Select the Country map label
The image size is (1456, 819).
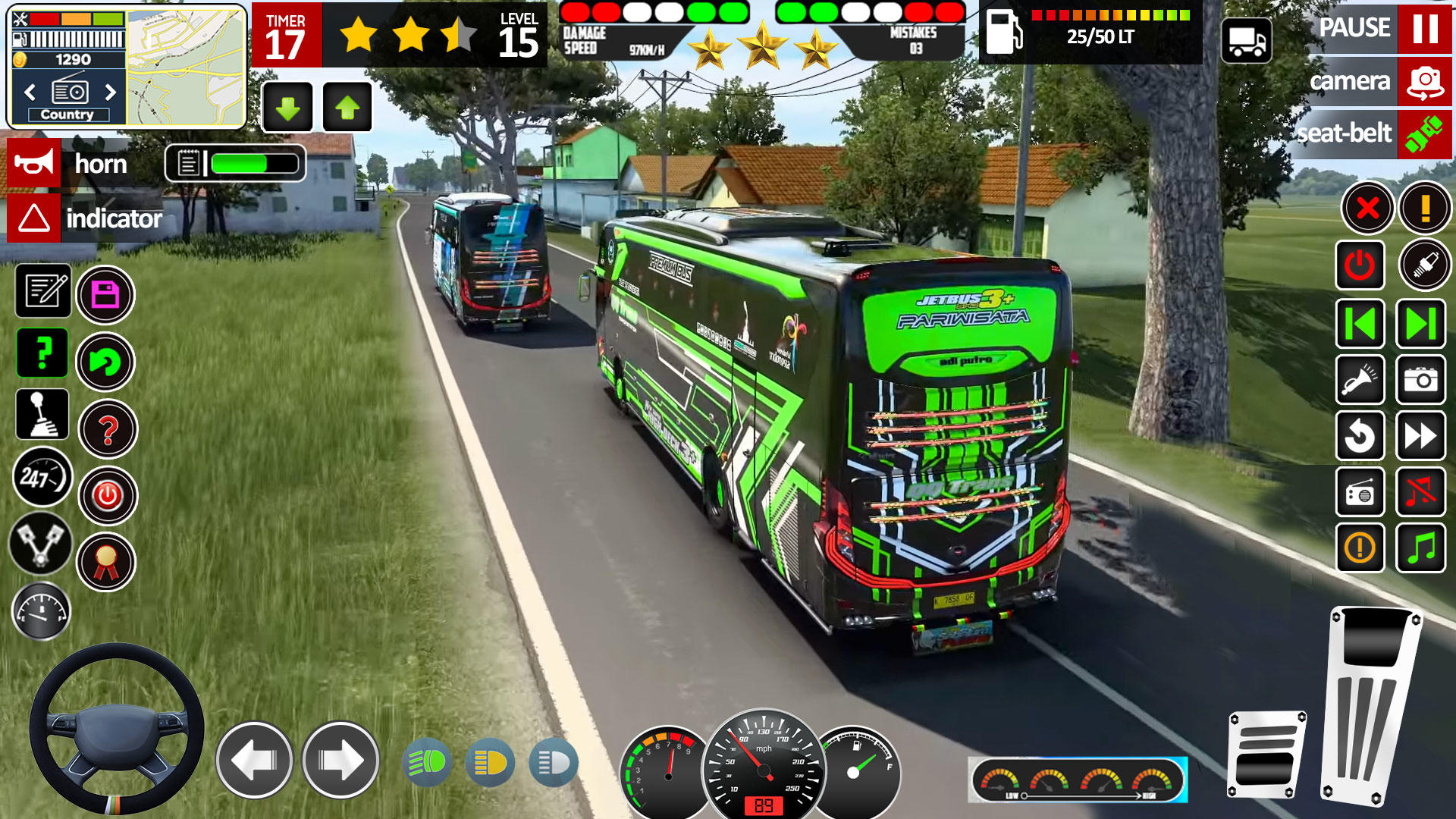67,115
